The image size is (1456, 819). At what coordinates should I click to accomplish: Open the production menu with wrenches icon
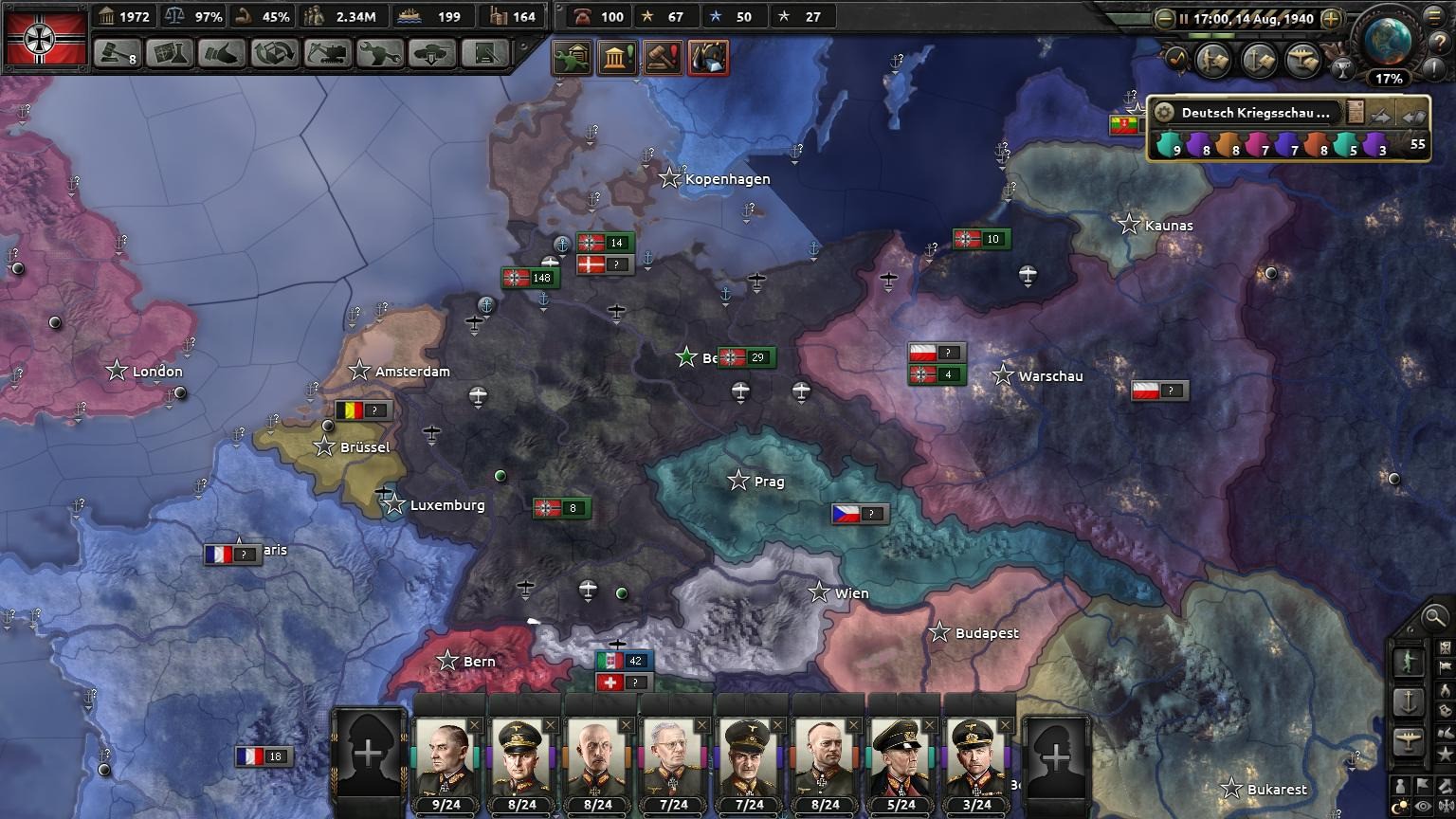379,53
